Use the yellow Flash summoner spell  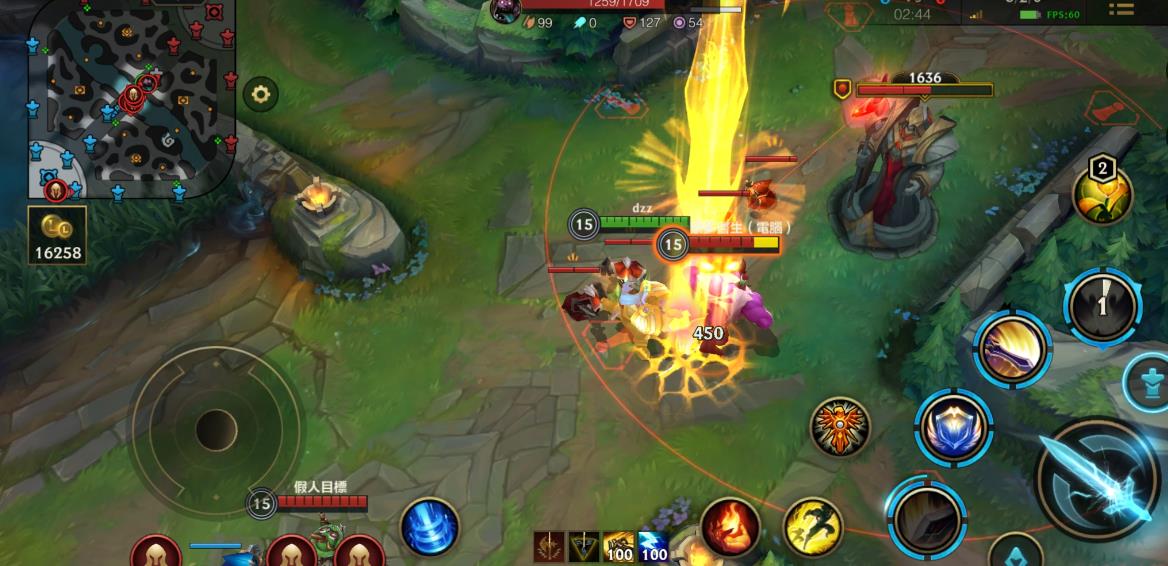click(x=811, y=527)
